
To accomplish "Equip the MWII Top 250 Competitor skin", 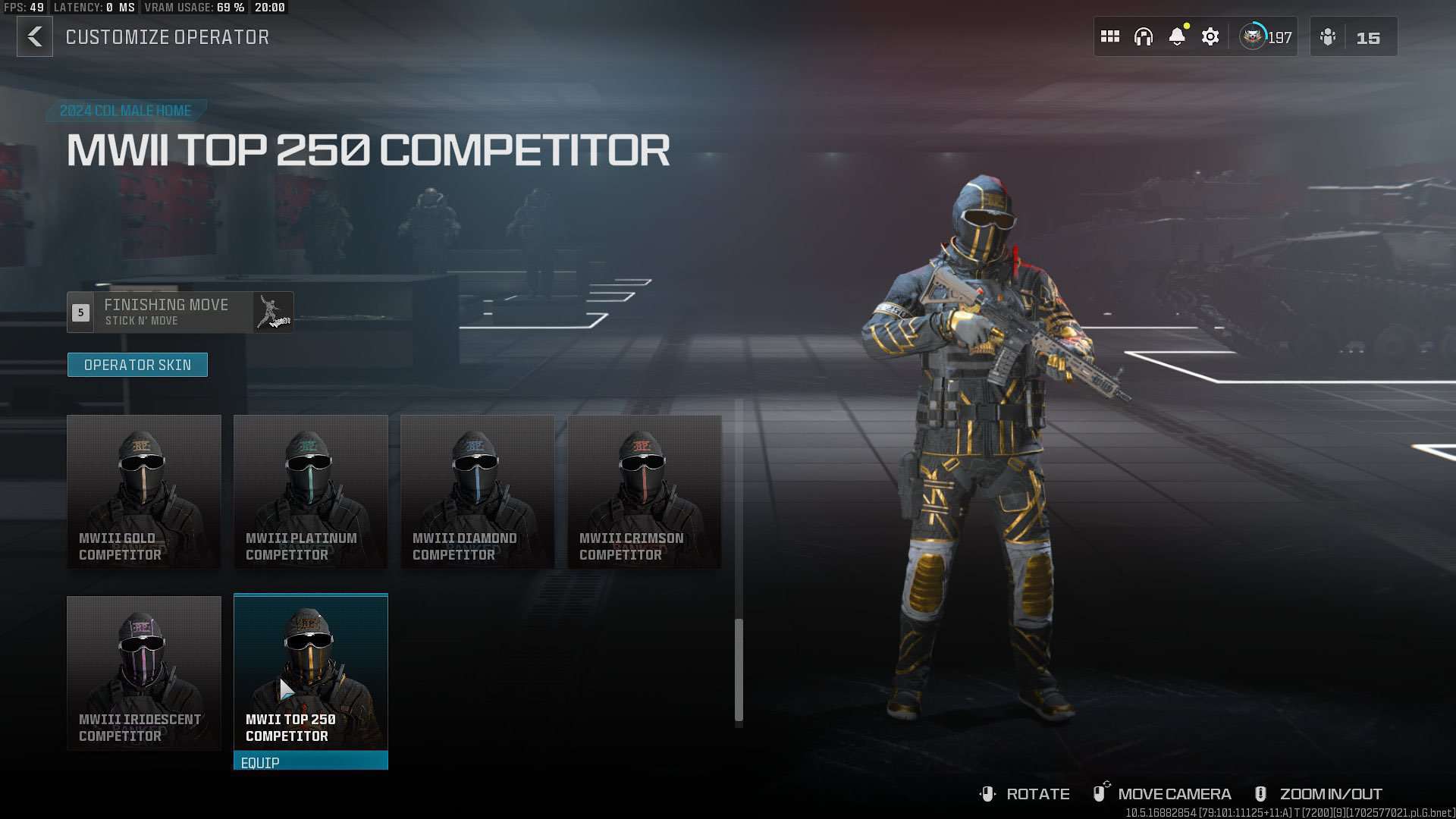I will 310,762.
